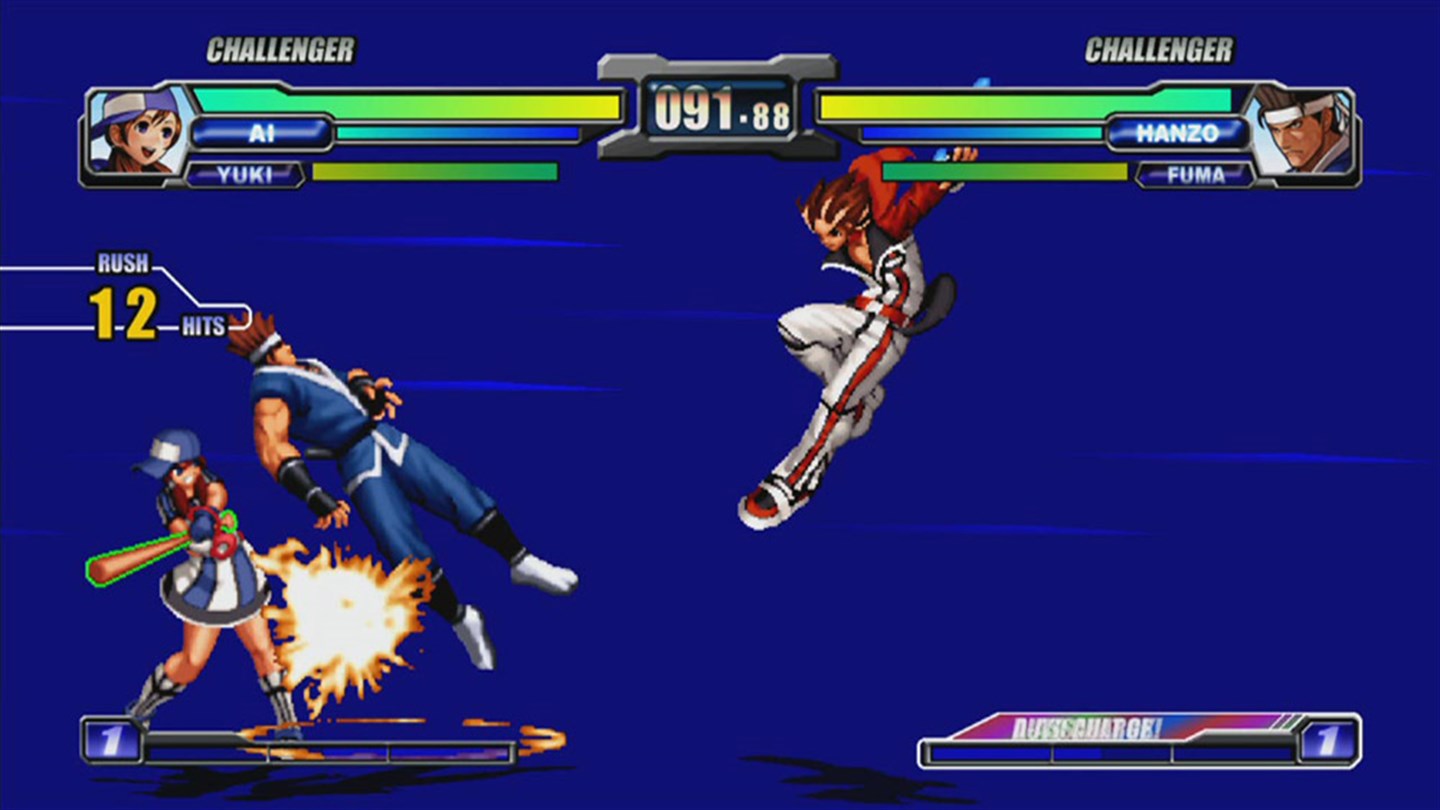Click the left CHALLENGER banner
This screenshot has height=810, width=1440.
(280, 48)
